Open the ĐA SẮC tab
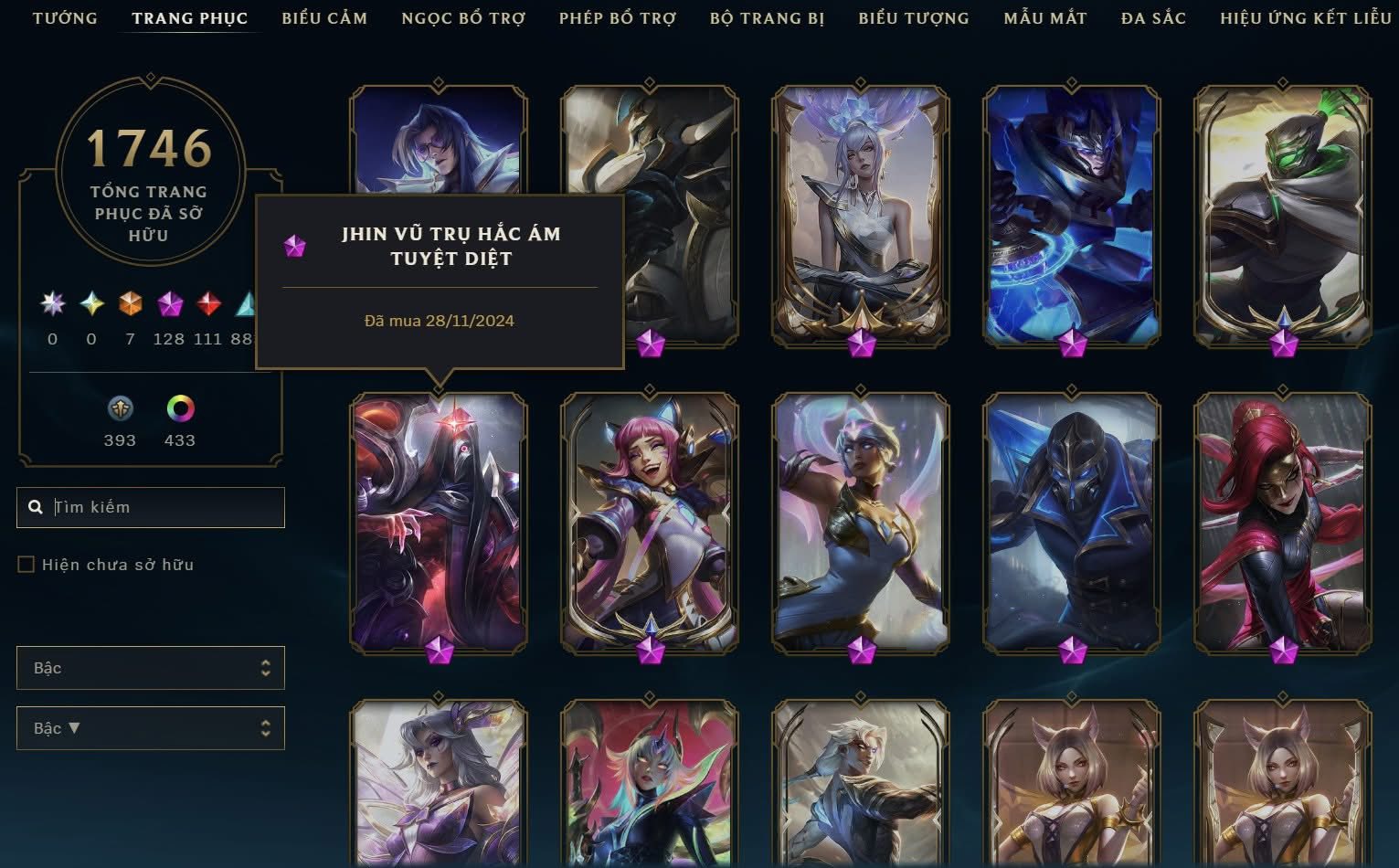The image size is (1399, 868). [1152, 17]
